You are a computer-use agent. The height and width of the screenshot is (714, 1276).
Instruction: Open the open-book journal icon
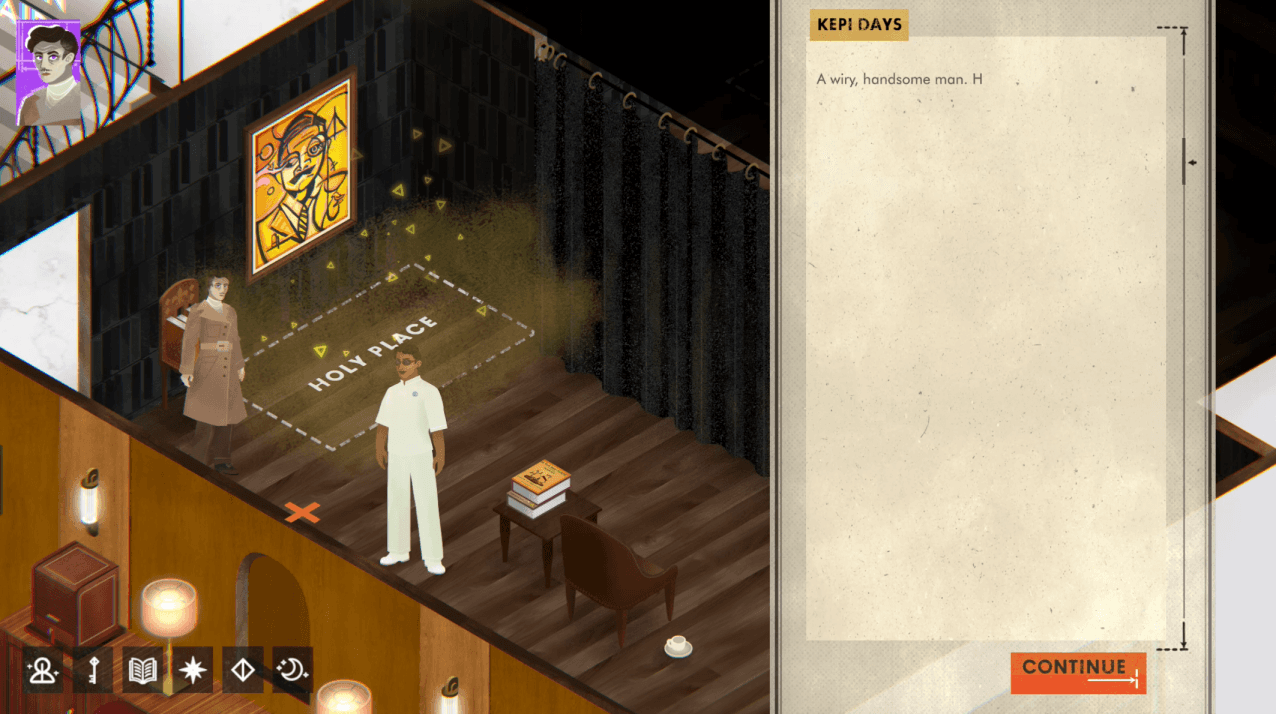[x=143, y=669]
